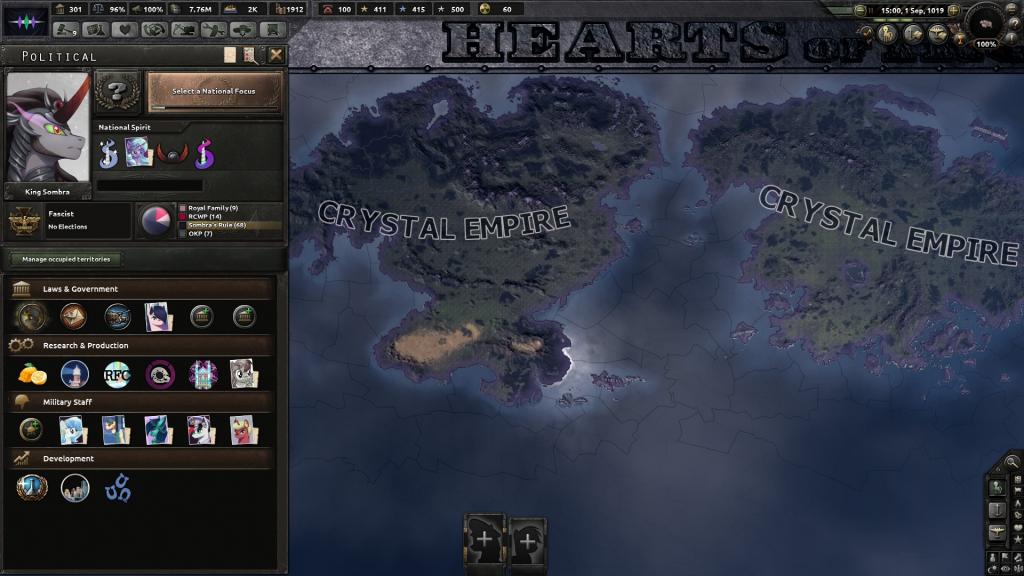
Task: Click the date and time display
Action: click(908, 9)
